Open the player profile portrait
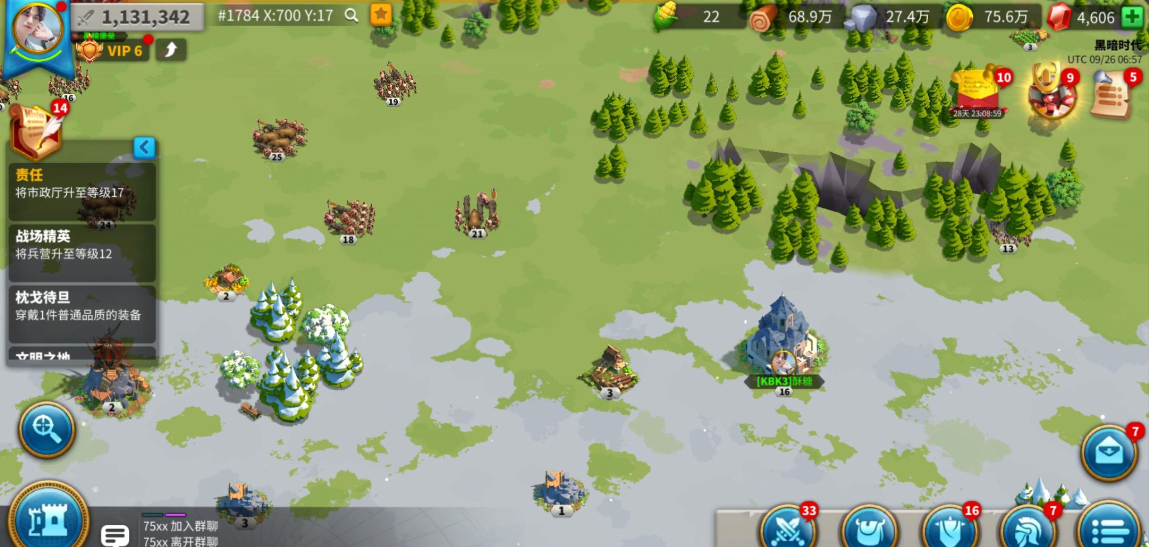This screenshot has height=547, width=1149. pyautogui.click(x=38, y=27)
